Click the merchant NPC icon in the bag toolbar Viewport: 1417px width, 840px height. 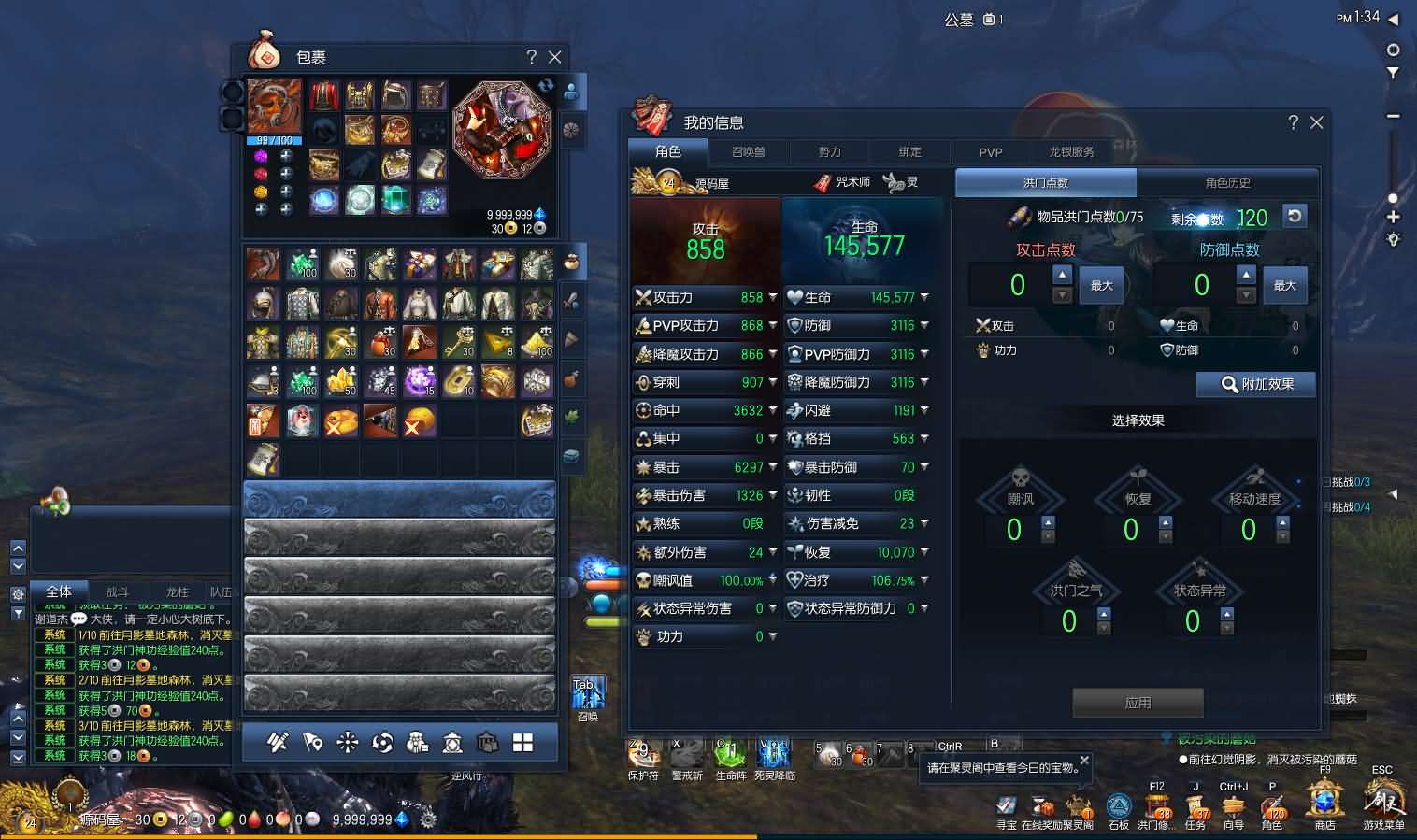pyautogui.click(x=418, y=742)
